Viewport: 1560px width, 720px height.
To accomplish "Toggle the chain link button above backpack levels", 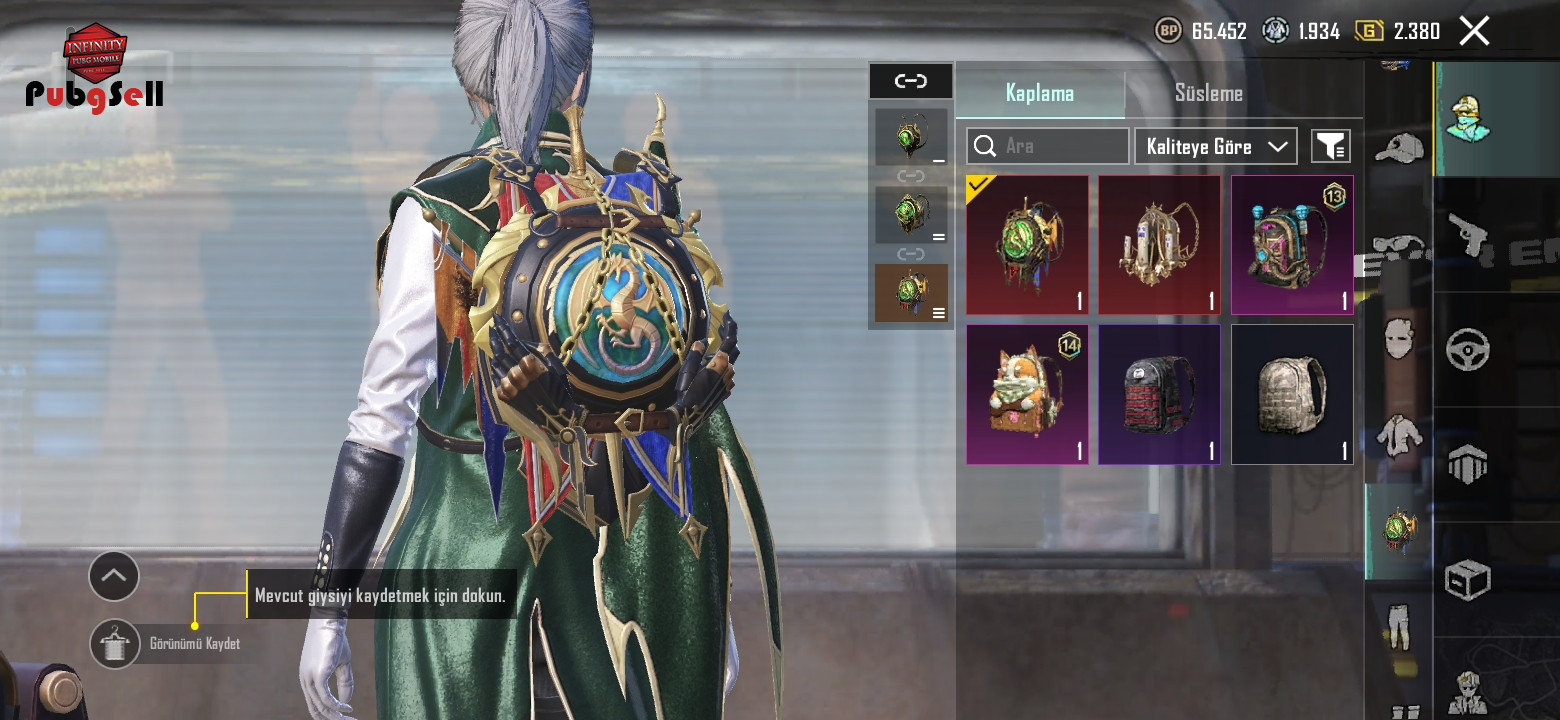I will click(x=910, y=81).
